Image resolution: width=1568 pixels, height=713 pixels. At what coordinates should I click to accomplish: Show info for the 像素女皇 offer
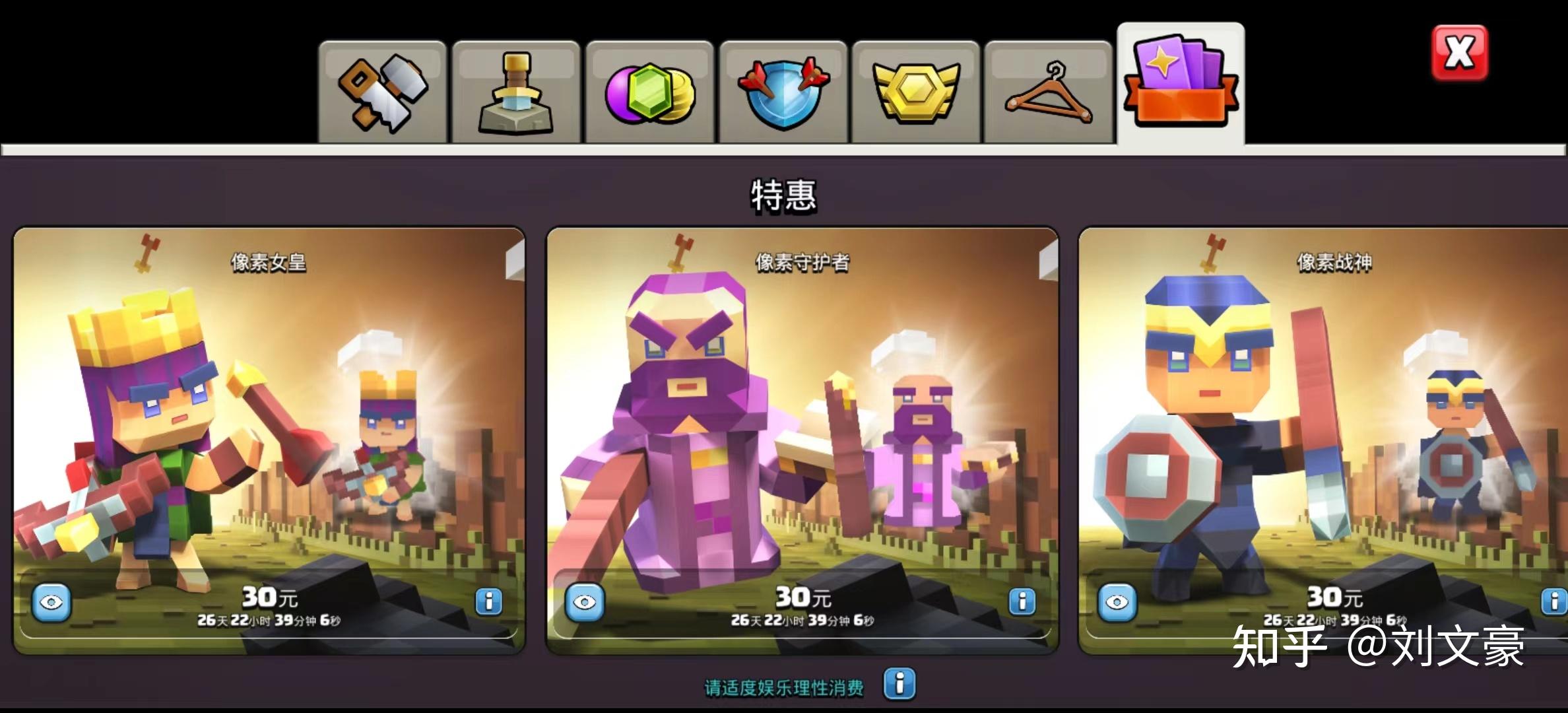pyautogui.click(x=488, y=601)
